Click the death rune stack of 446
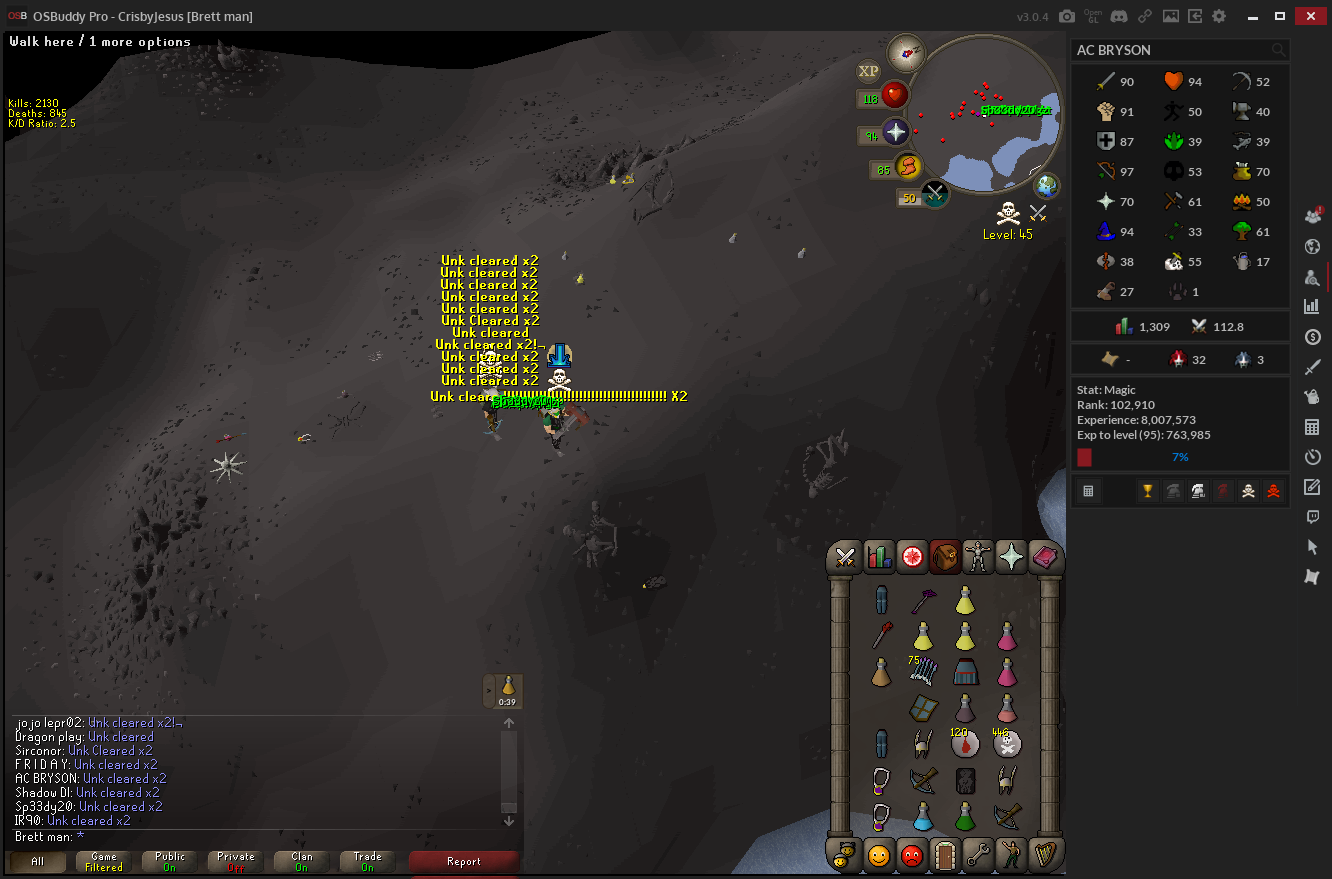Image resolution: width=1332 pixels, height=879 pixels. (x=1007, y=744)
